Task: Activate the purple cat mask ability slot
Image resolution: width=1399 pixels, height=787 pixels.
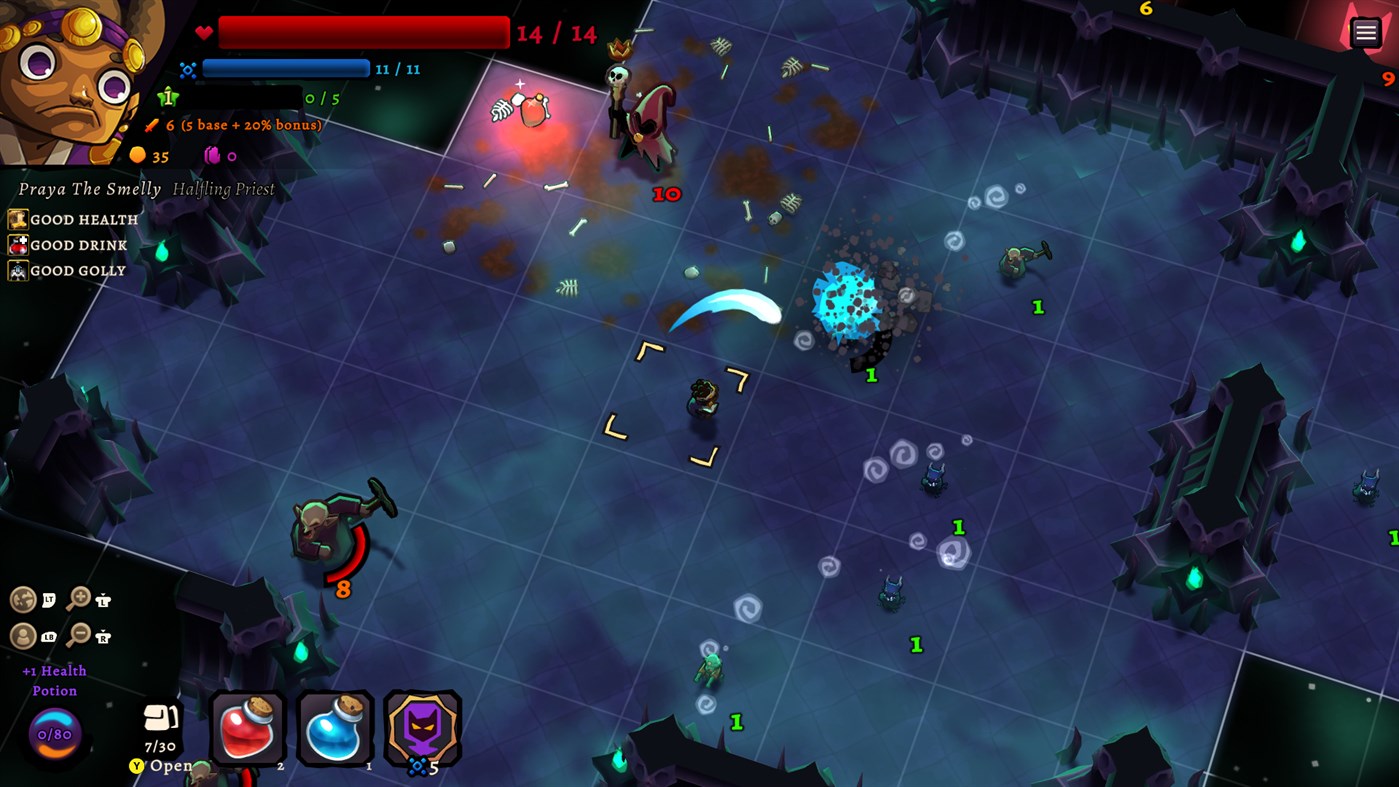Action: click(421, 728)
